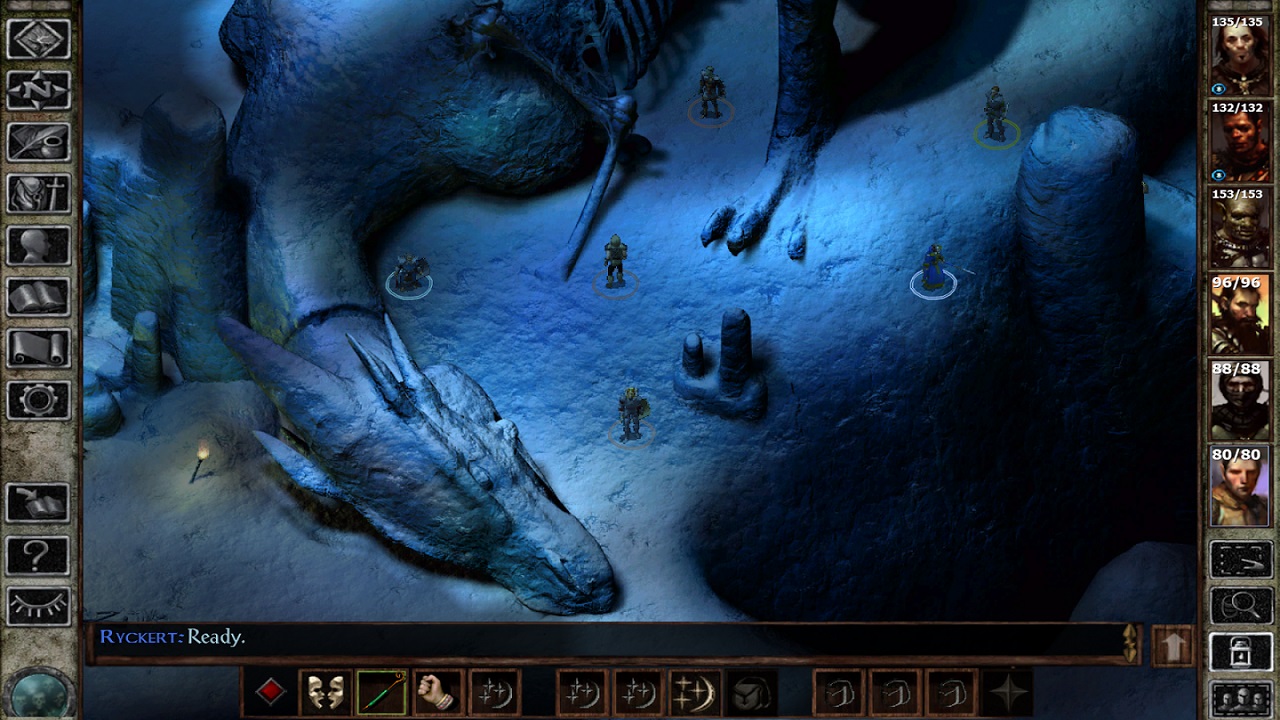The image size is (1280, 720).
Task: Expand the dialogue log with the arrow button
Action: (x=1173, y=646)
